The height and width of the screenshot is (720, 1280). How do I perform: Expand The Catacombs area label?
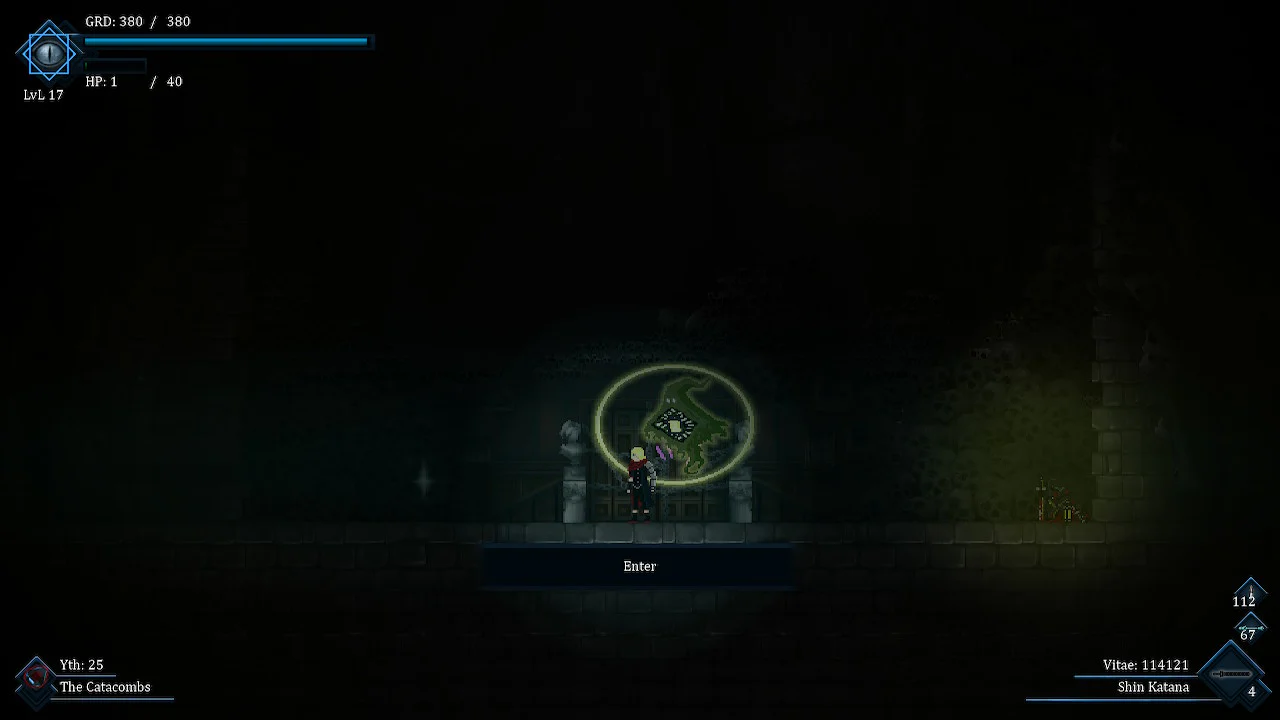(x=104, y=687)
